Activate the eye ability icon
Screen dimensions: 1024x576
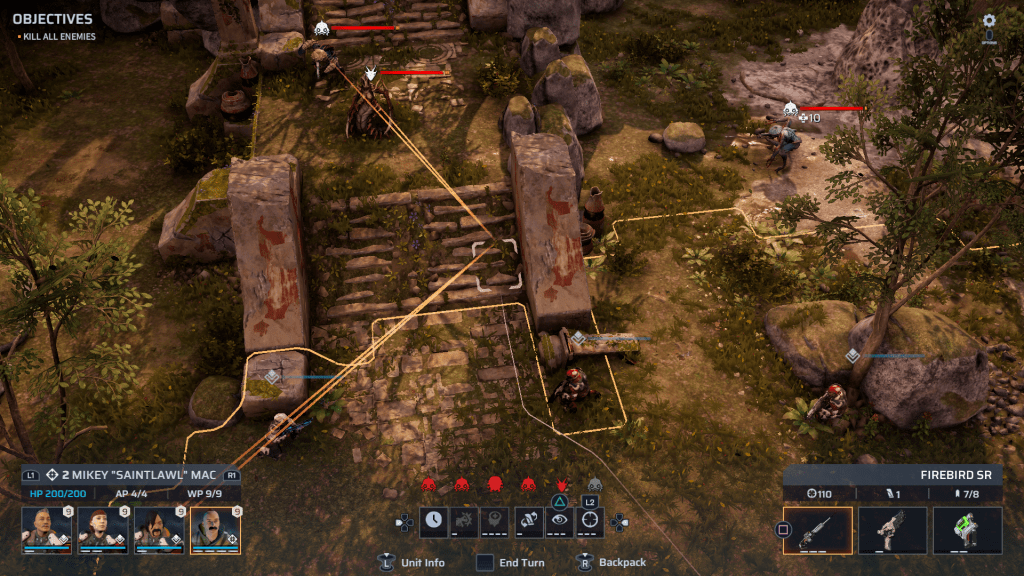(560, 520)
